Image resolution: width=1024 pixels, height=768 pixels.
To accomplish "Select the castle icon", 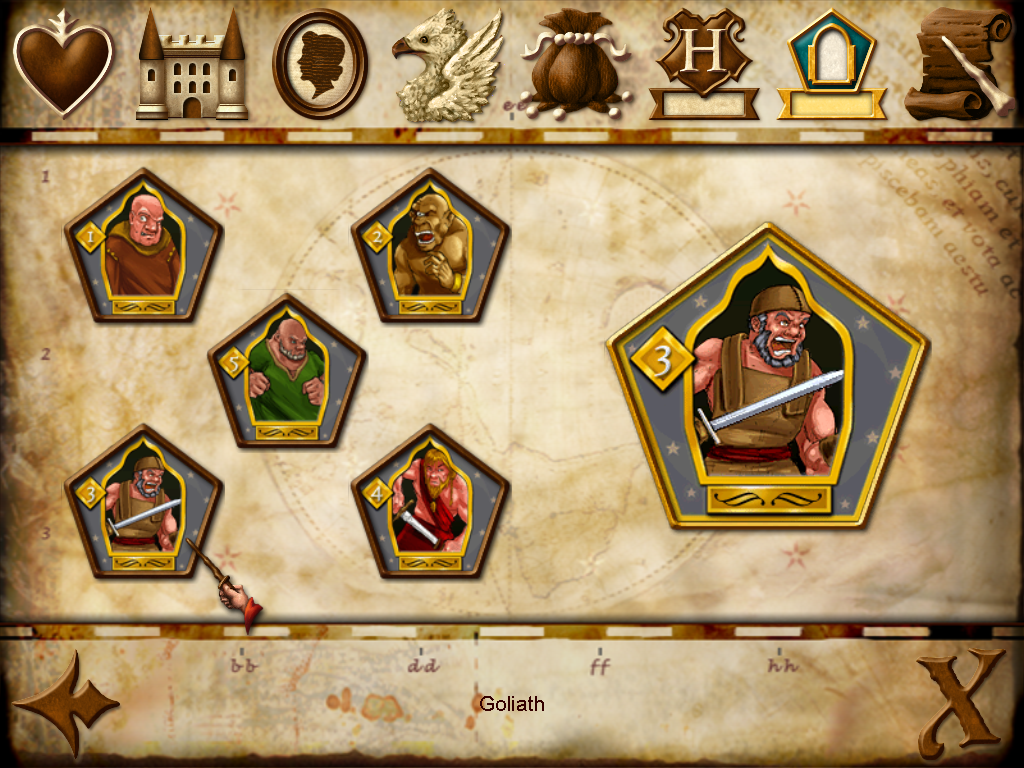I will (191, 66).
